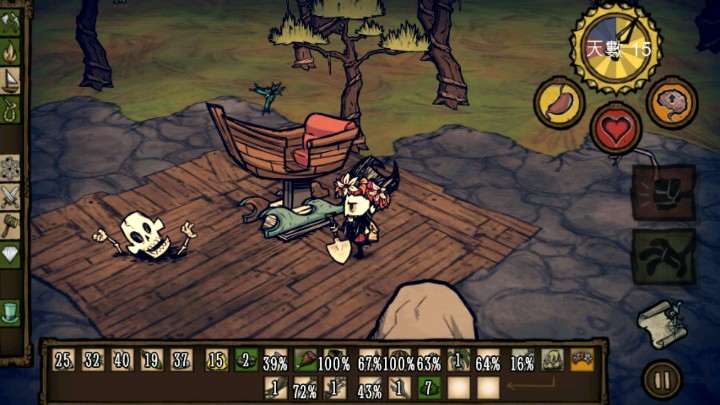Select the inventory stack of 40
The height and width of the screenshot is (405, 720).
tap(122, 360)
